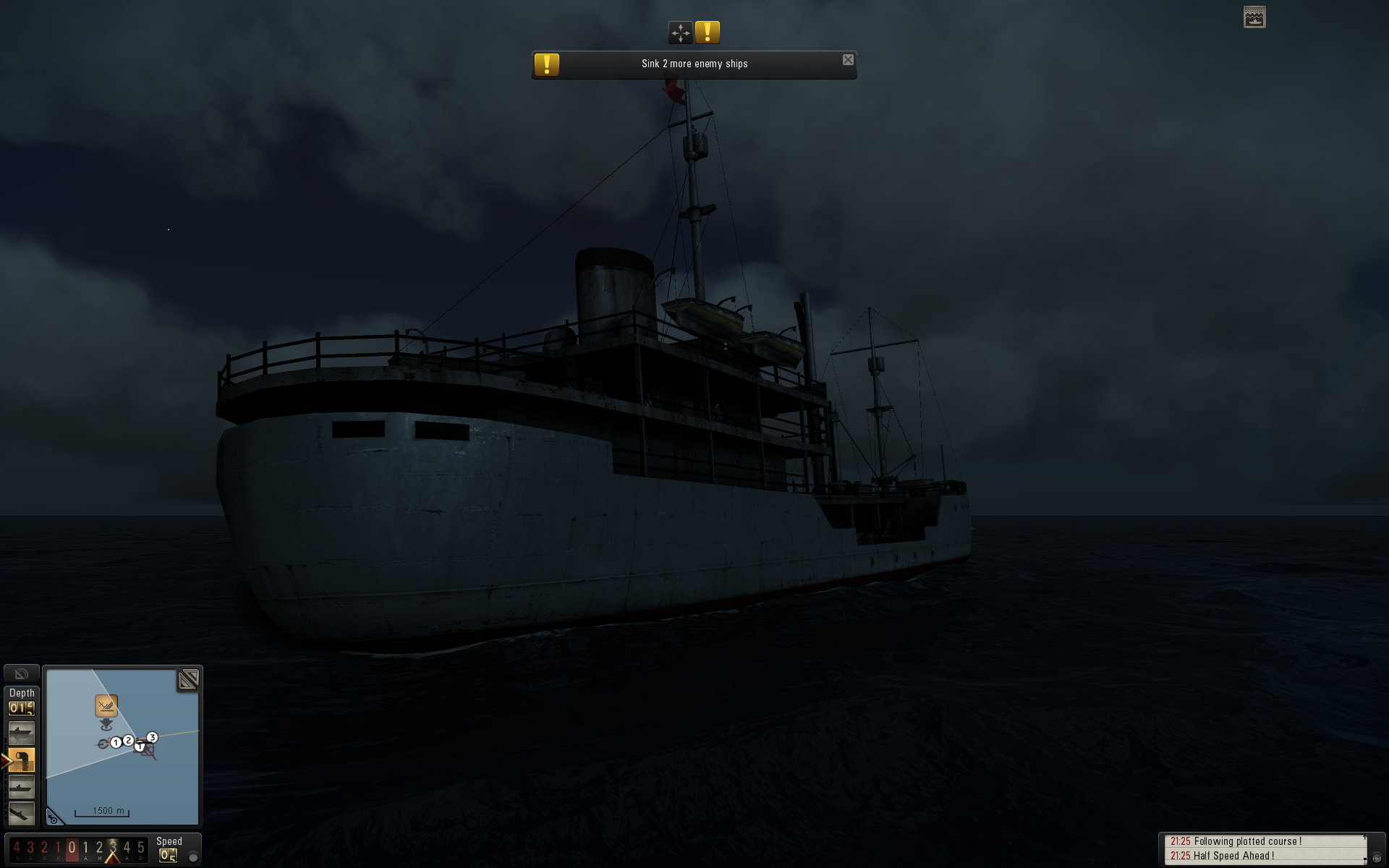Click the crosshair pan icon above objective banner
Viewport: 1389px width, 868px height.
681,33
